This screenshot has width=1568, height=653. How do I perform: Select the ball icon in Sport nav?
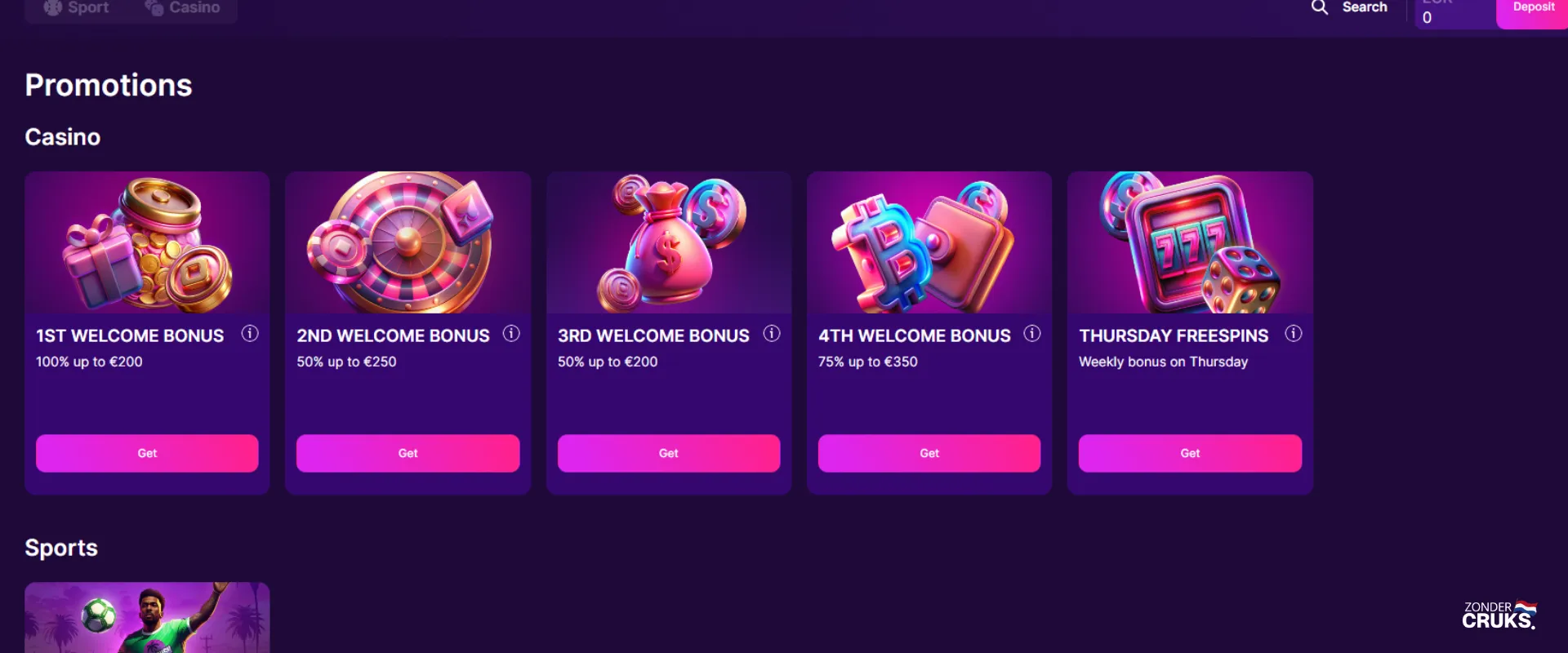pos(54,7)
